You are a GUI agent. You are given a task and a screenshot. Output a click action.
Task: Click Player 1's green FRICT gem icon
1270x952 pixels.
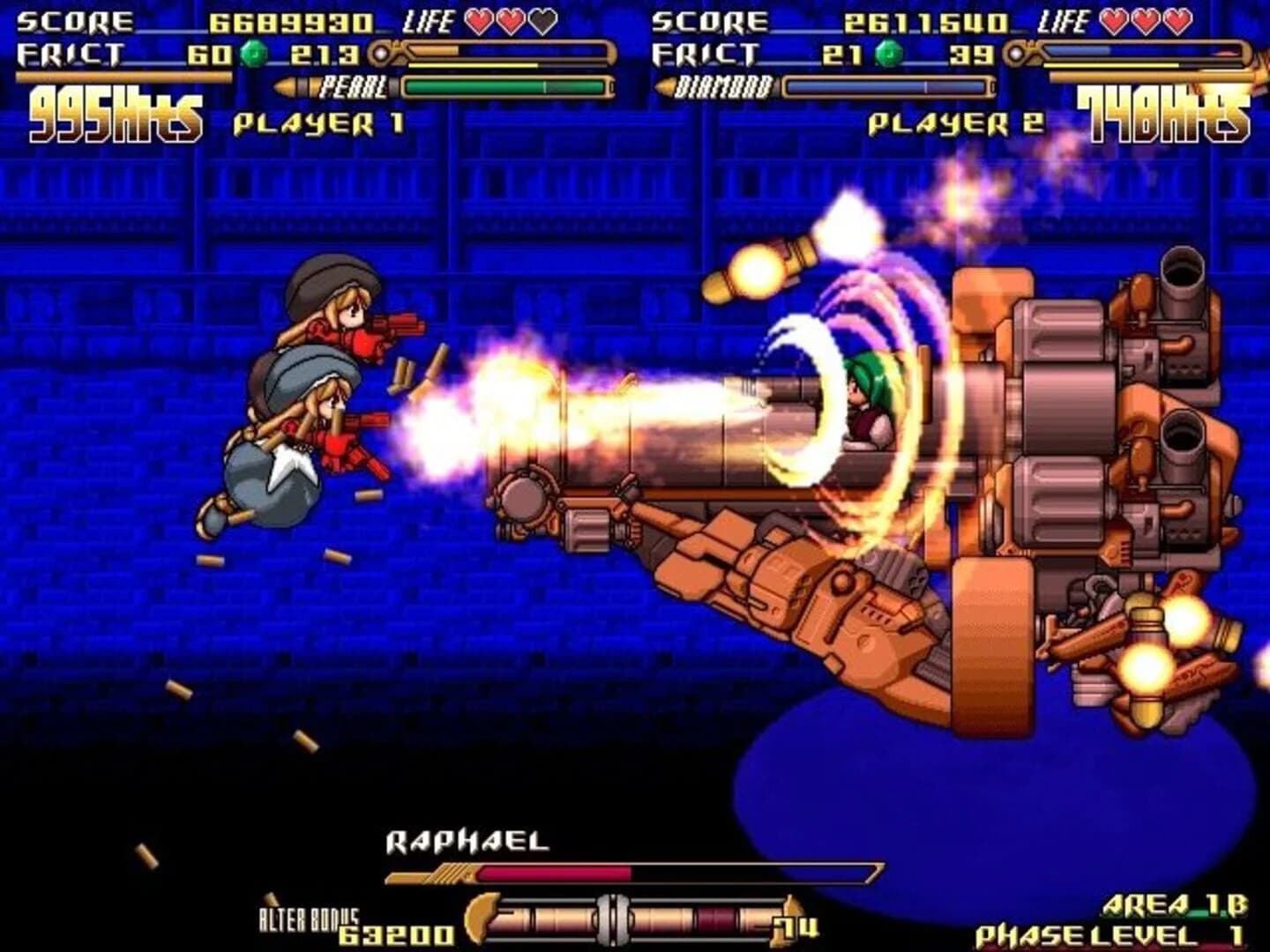click(255, 55)
